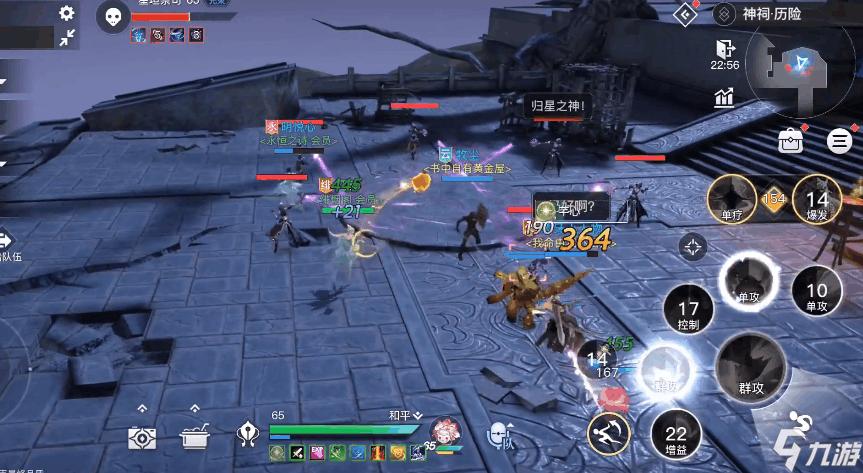This screenshot has width=863, height=473.
Task: Activate the 单疗 healing skill
Action: pyautogui.click(x=731, y=195)
